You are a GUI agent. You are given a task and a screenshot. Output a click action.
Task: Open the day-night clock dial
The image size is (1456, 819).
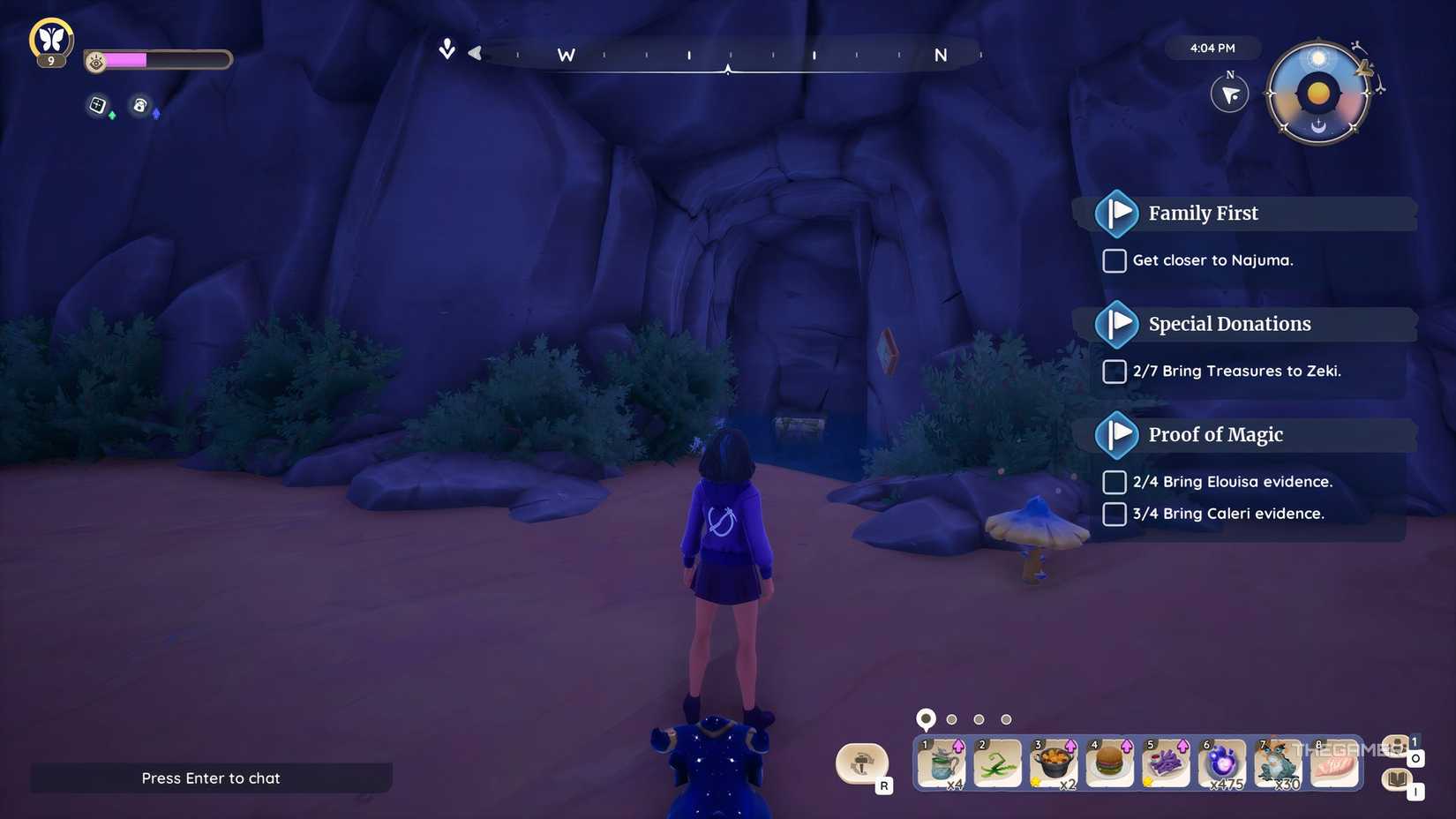(1317, 93)
